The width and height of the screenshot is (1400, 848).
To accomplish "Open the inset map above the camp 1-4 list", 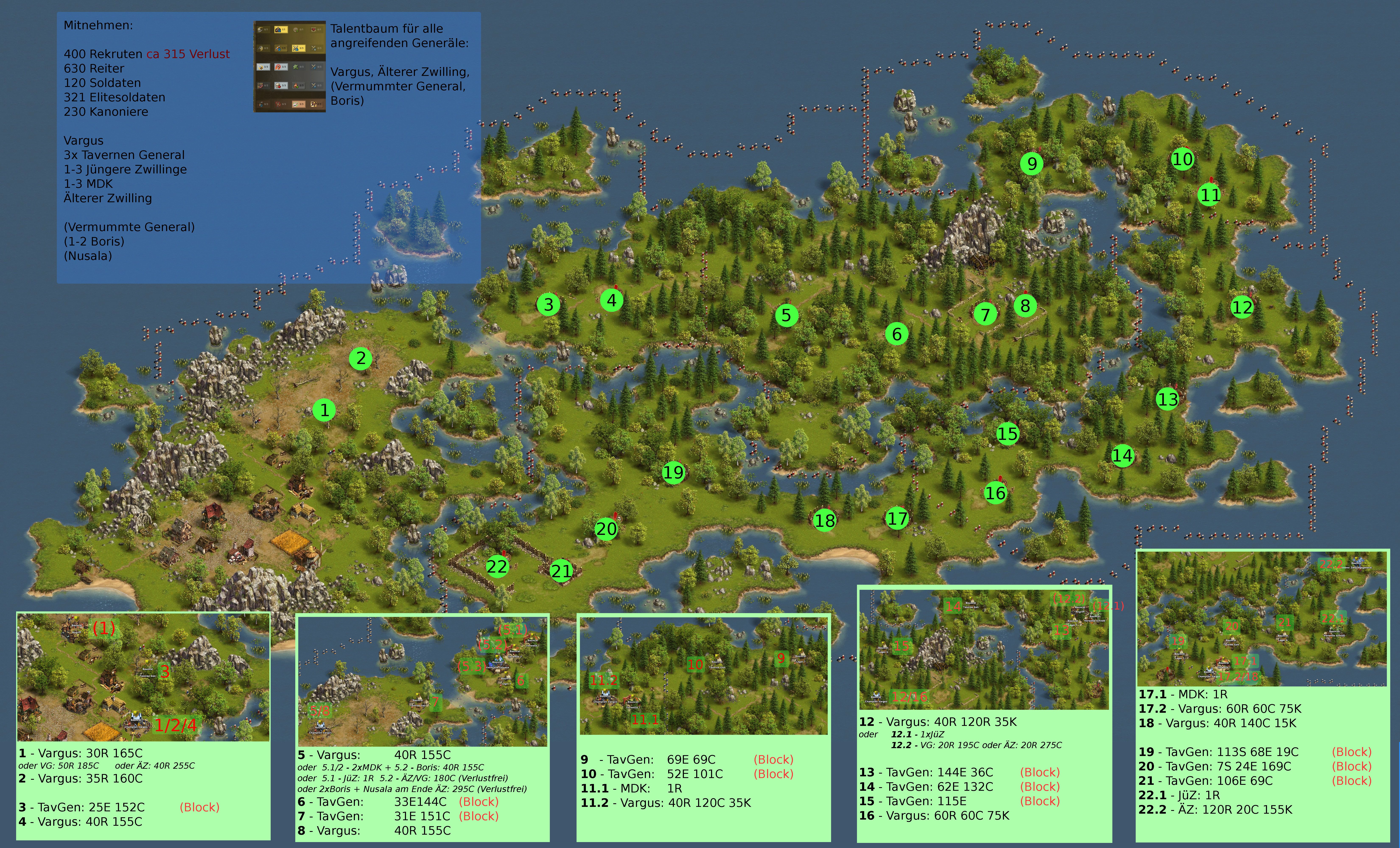I will coord(143,677).
